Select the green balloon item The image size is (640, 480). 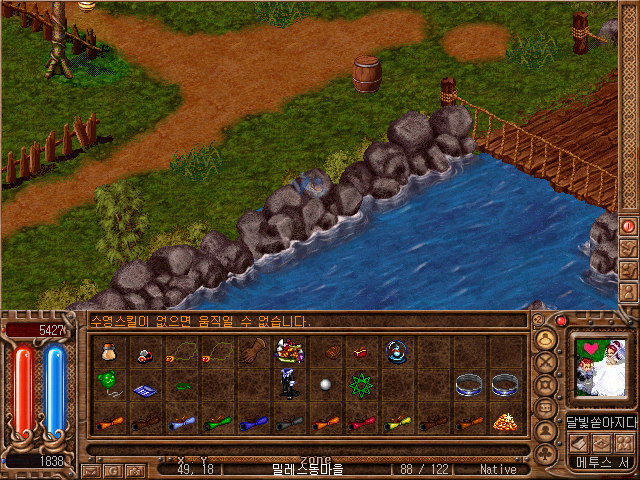108,382
